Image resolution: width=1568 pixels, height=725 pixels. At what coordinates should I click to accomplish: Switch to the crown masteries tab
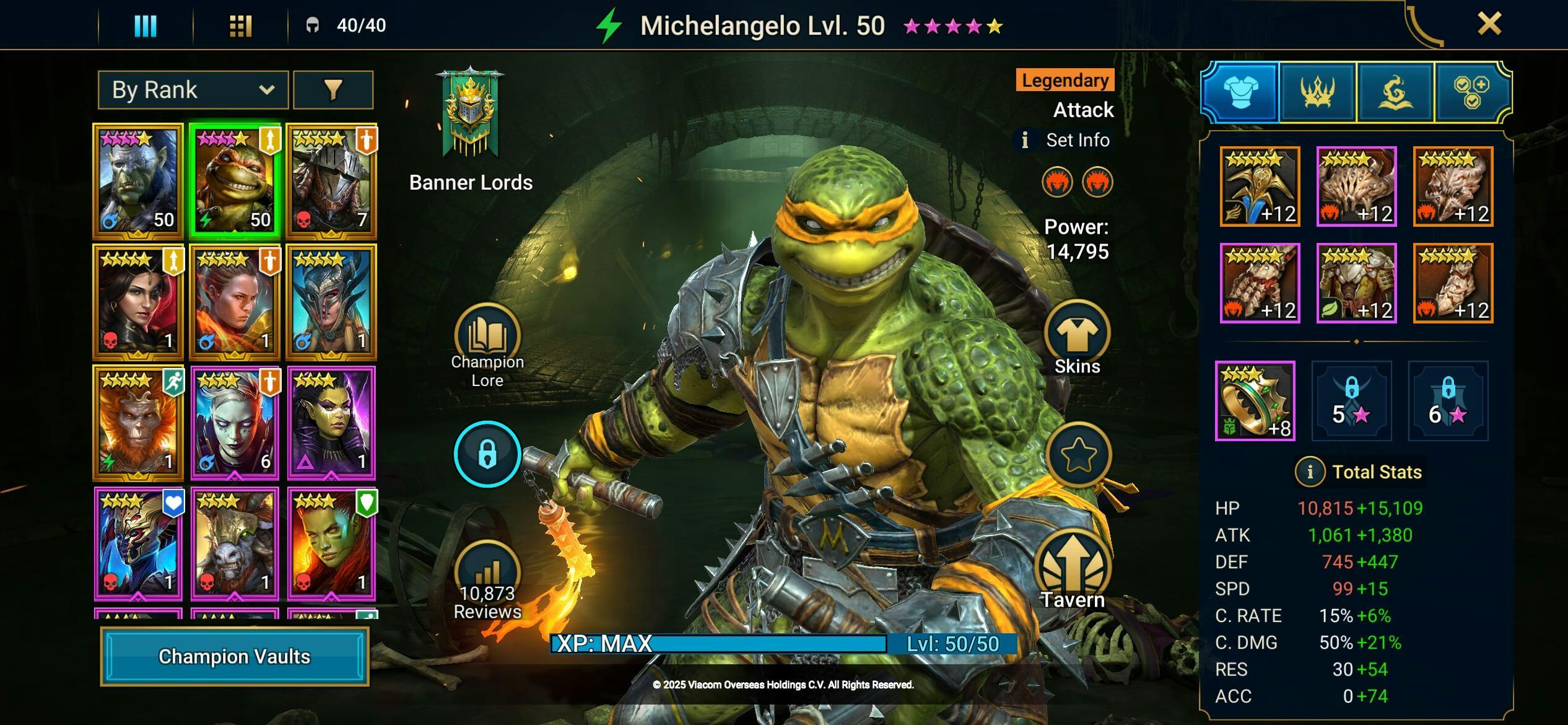tap(1317, 92)
